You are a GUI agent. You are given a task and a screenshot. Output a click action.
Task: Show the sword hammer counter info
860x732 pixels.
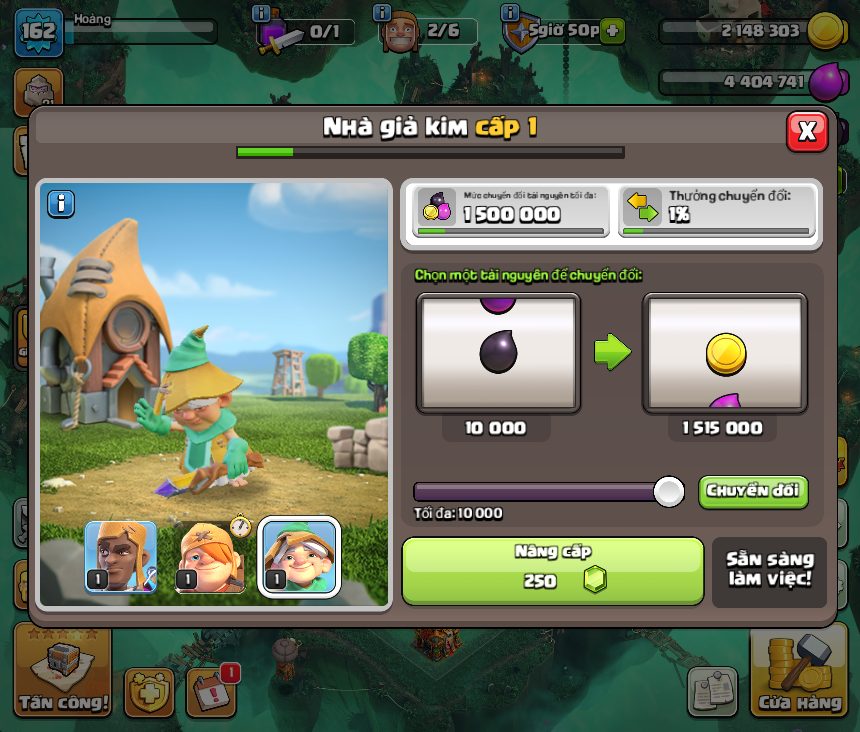(x=262, y=13)
